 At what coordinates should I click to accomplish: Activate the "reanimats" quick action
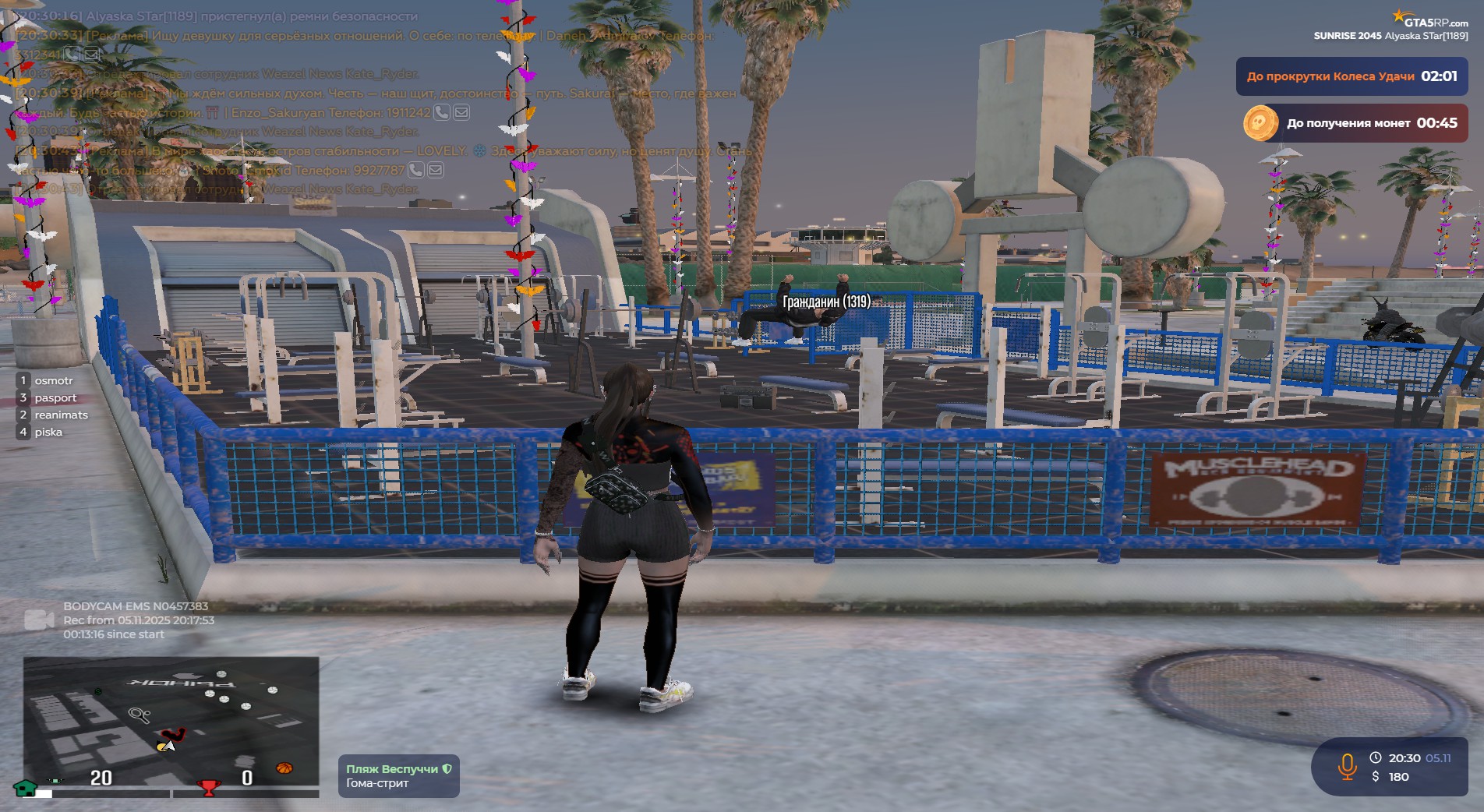coord(61,415)
